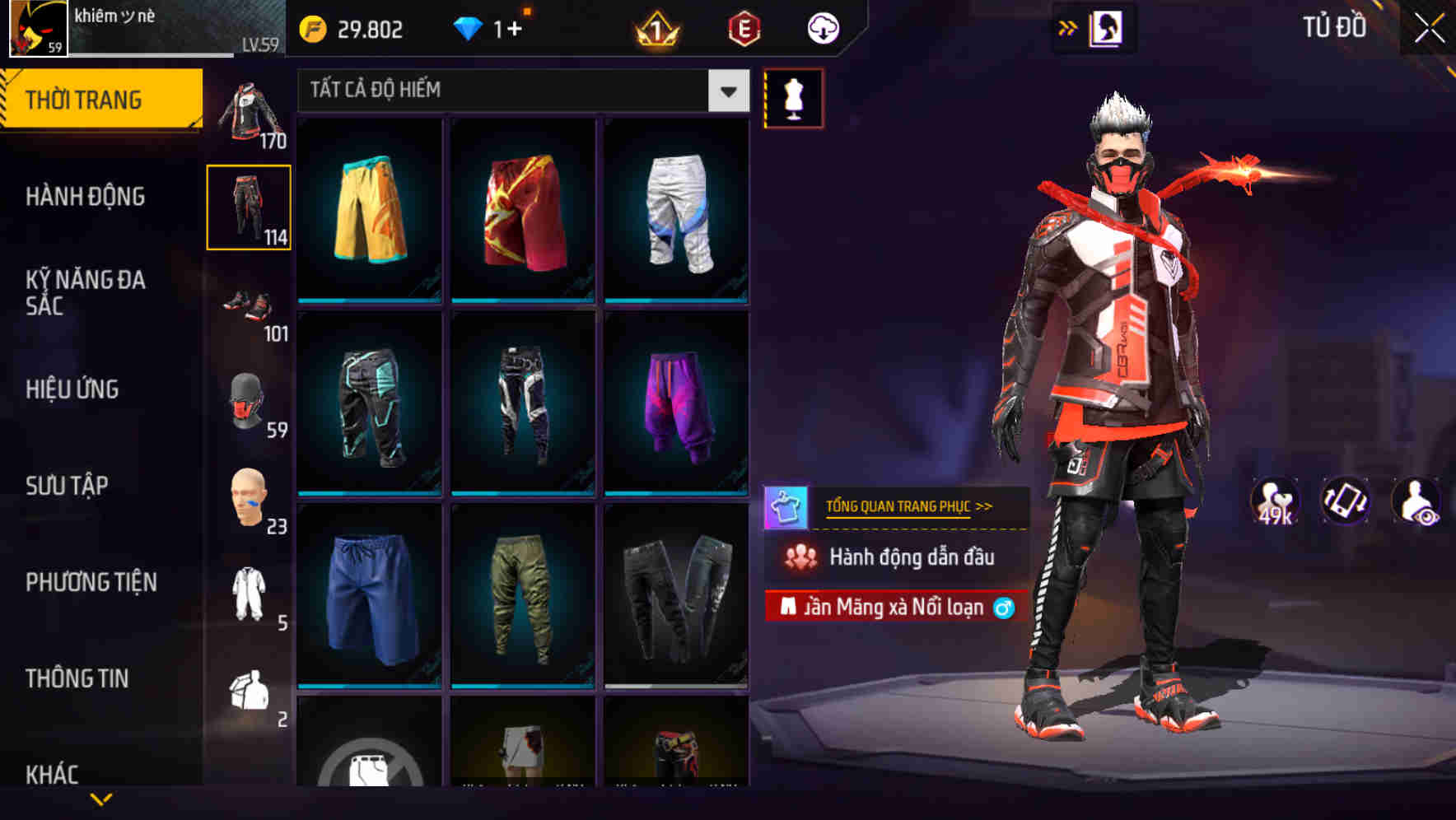Image resolution: width=1456 pixels, height=820 pixels.
Task: Switch to the HIỆU ỨNG tab
Action: (x=74, y=389)
